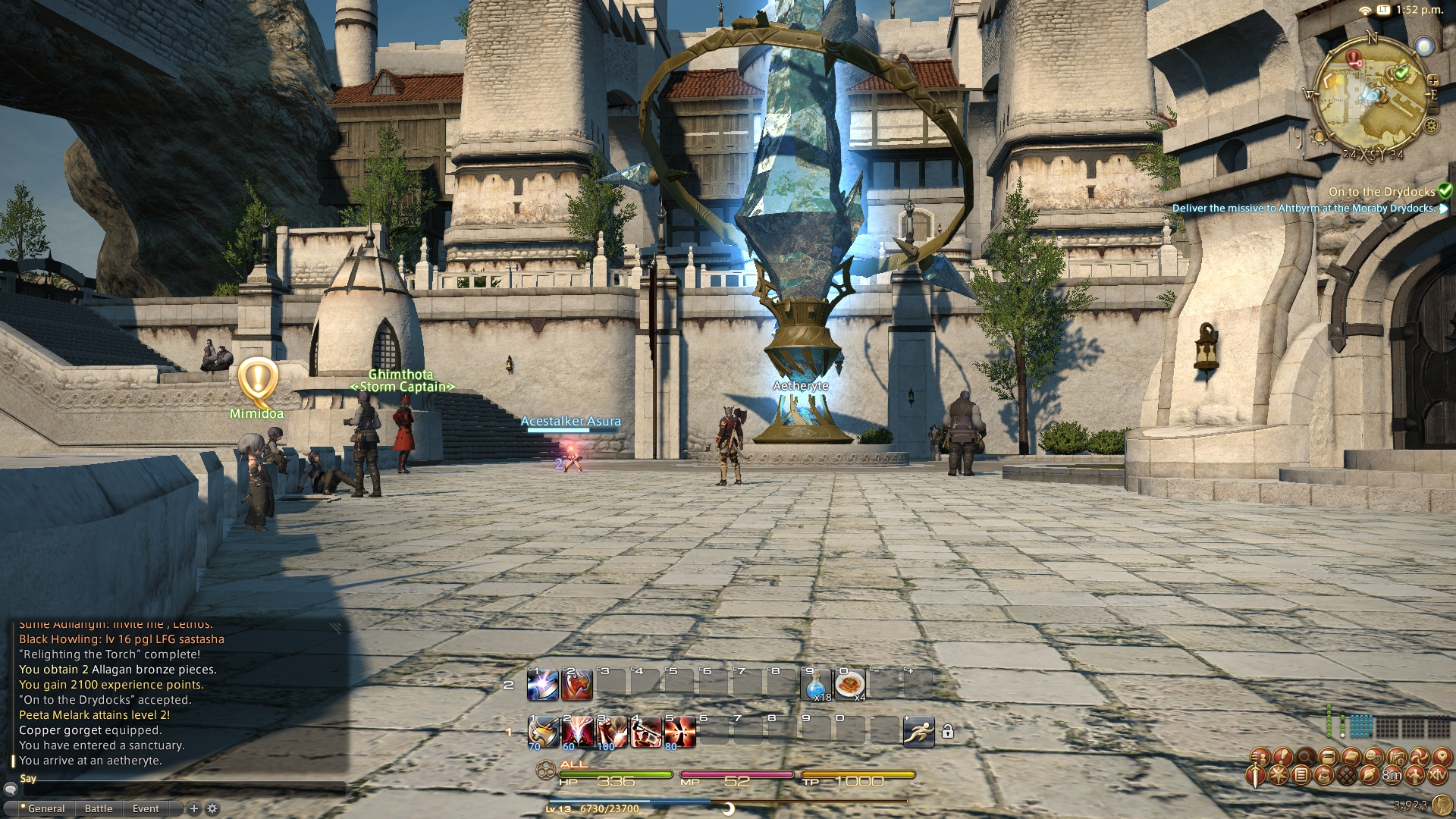Image resolution: width=1456 pixels, height=819 pixels.
Task: Open chat log settings gear
Action: tap(212, 808)
